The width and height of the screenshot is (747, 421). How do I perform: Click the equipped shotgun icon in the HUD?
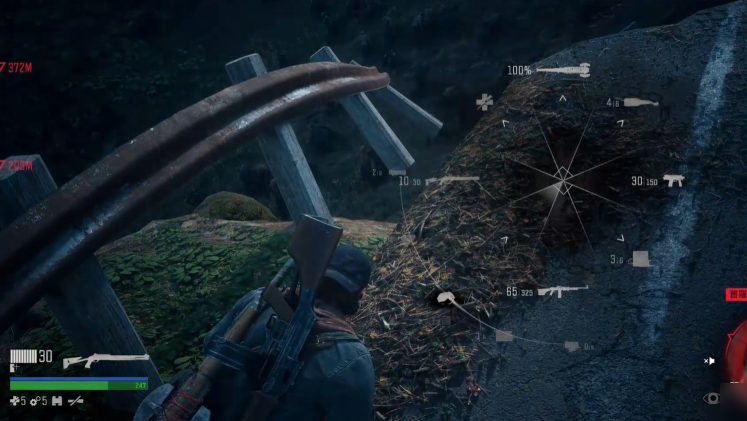click(105, 360)
